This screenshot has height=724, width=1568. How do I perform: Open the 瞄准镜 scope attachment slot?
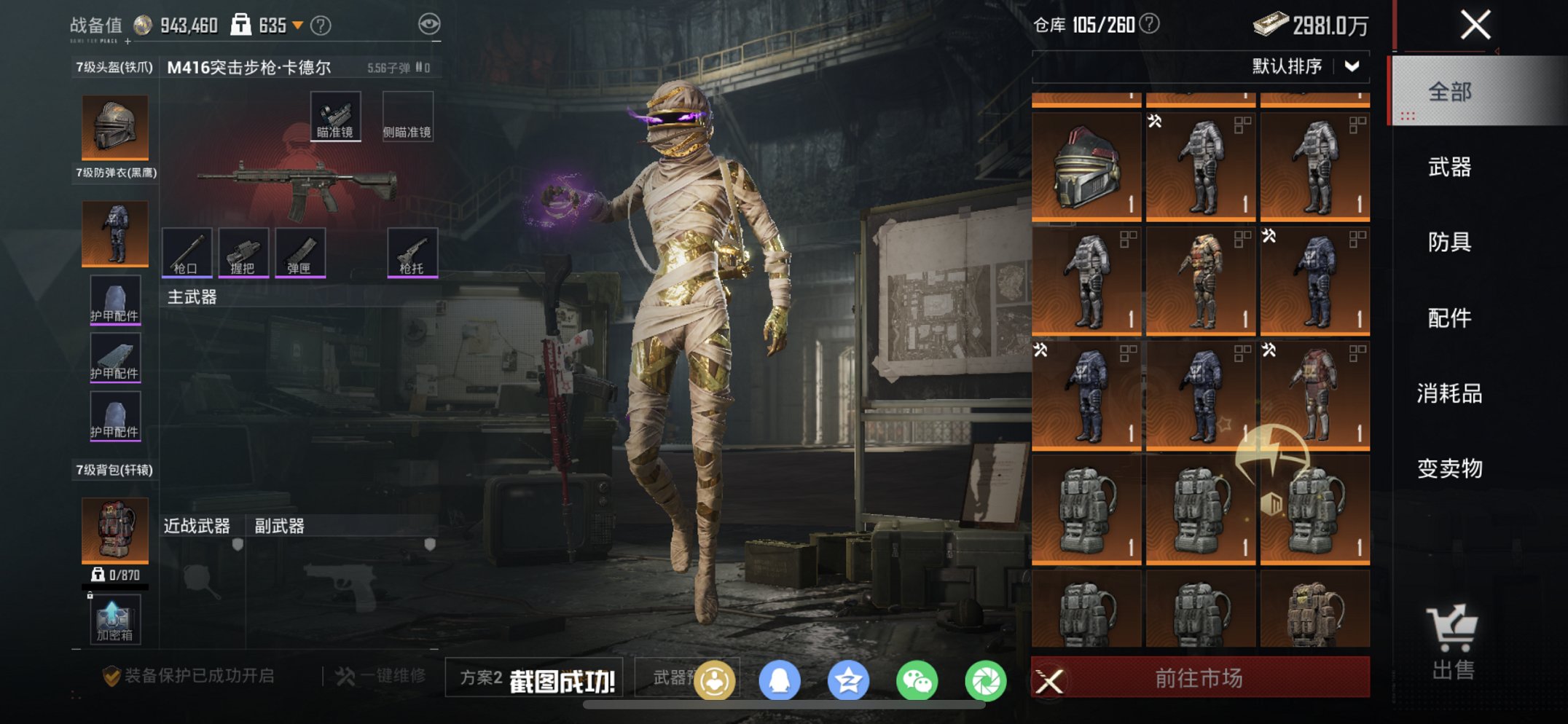(x=335, y=117)
